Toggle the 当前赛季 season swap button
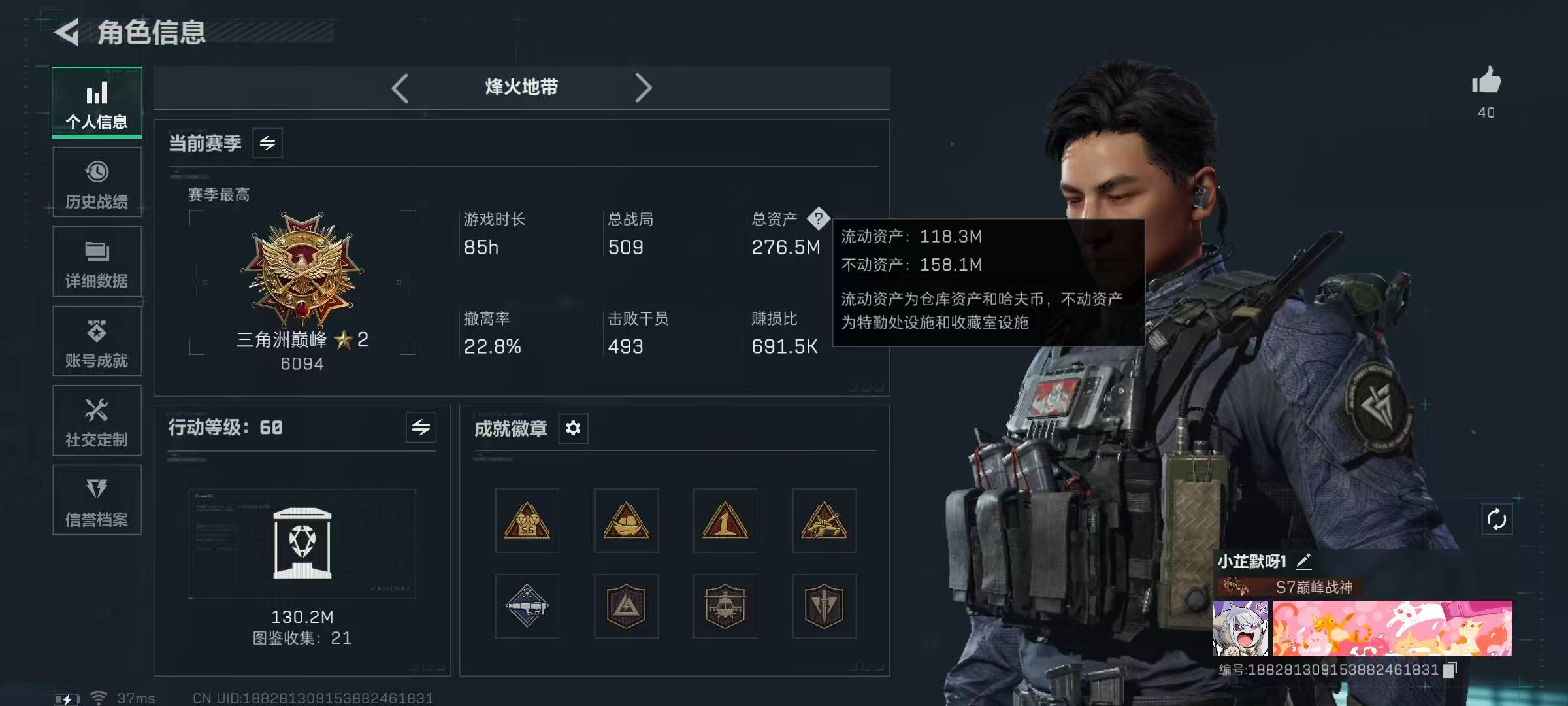The width and height of the screenshot is (1568, 706). click(x=268, y=143)
